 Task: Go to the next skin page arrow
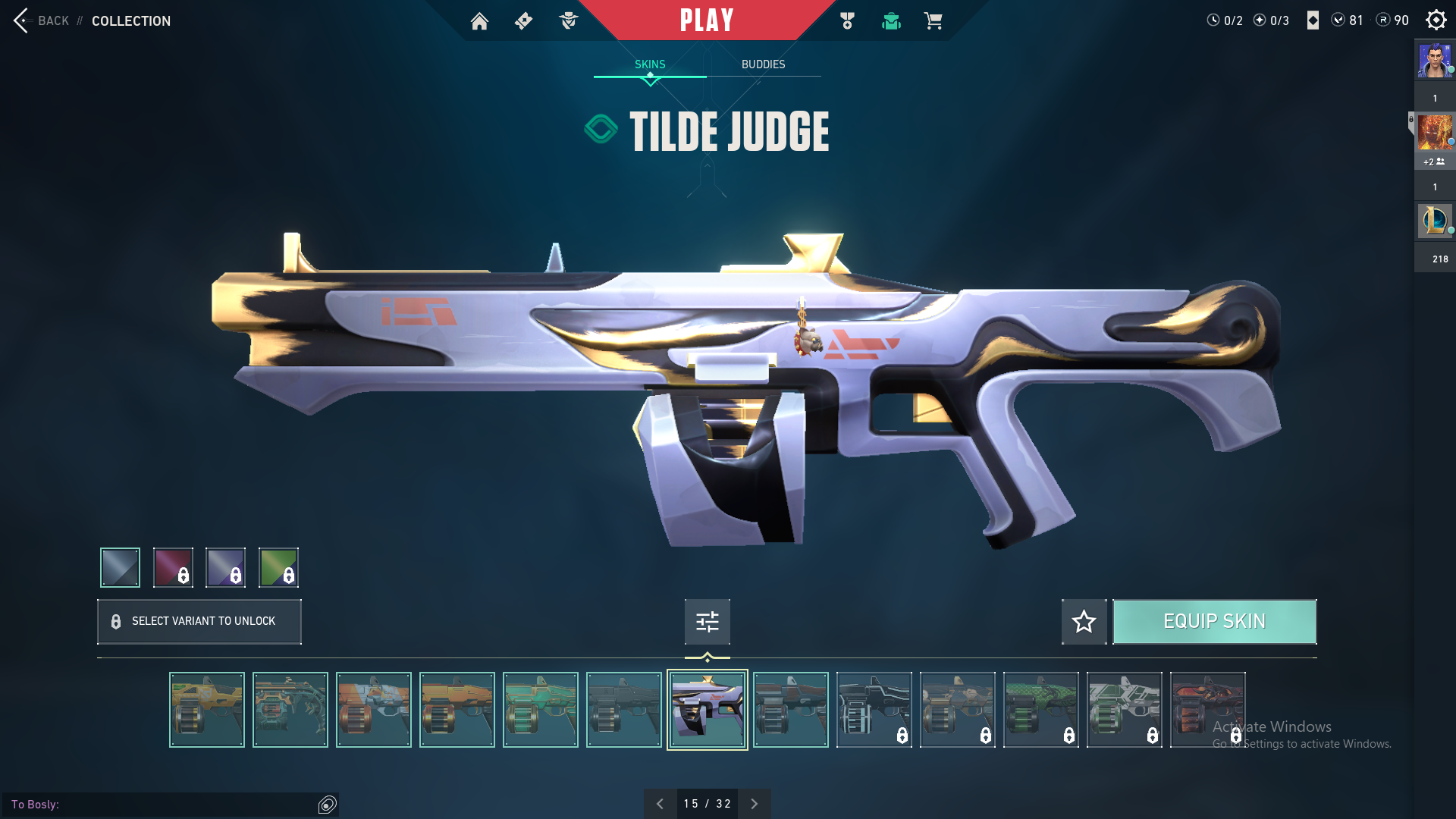point(754,804)
